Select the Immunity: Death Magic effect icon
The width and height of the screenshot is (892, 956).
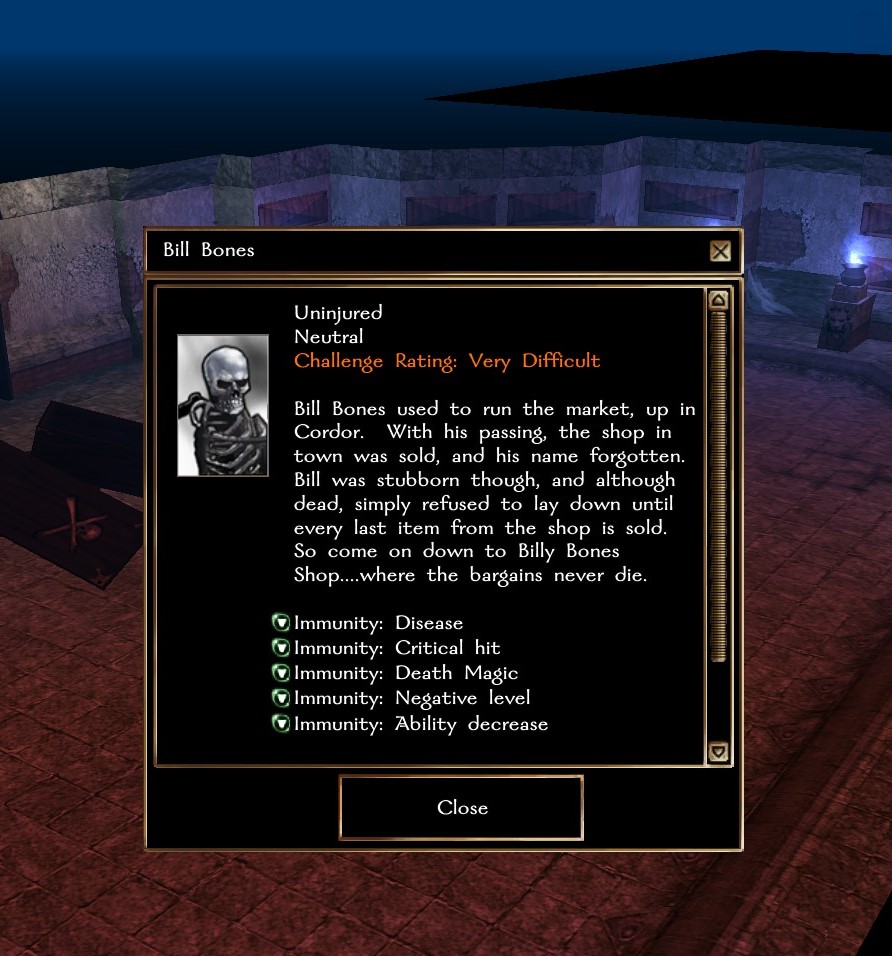pos(281,673)
